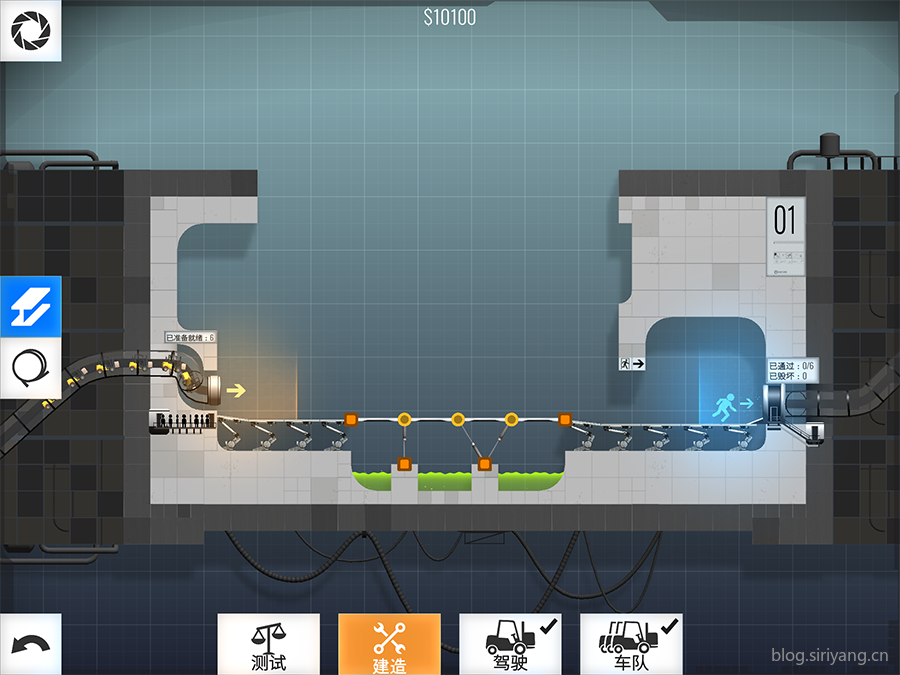Choose the rope material tool
Image resolution: width=900 pixels, height=675 pixels.
(30, 369)
